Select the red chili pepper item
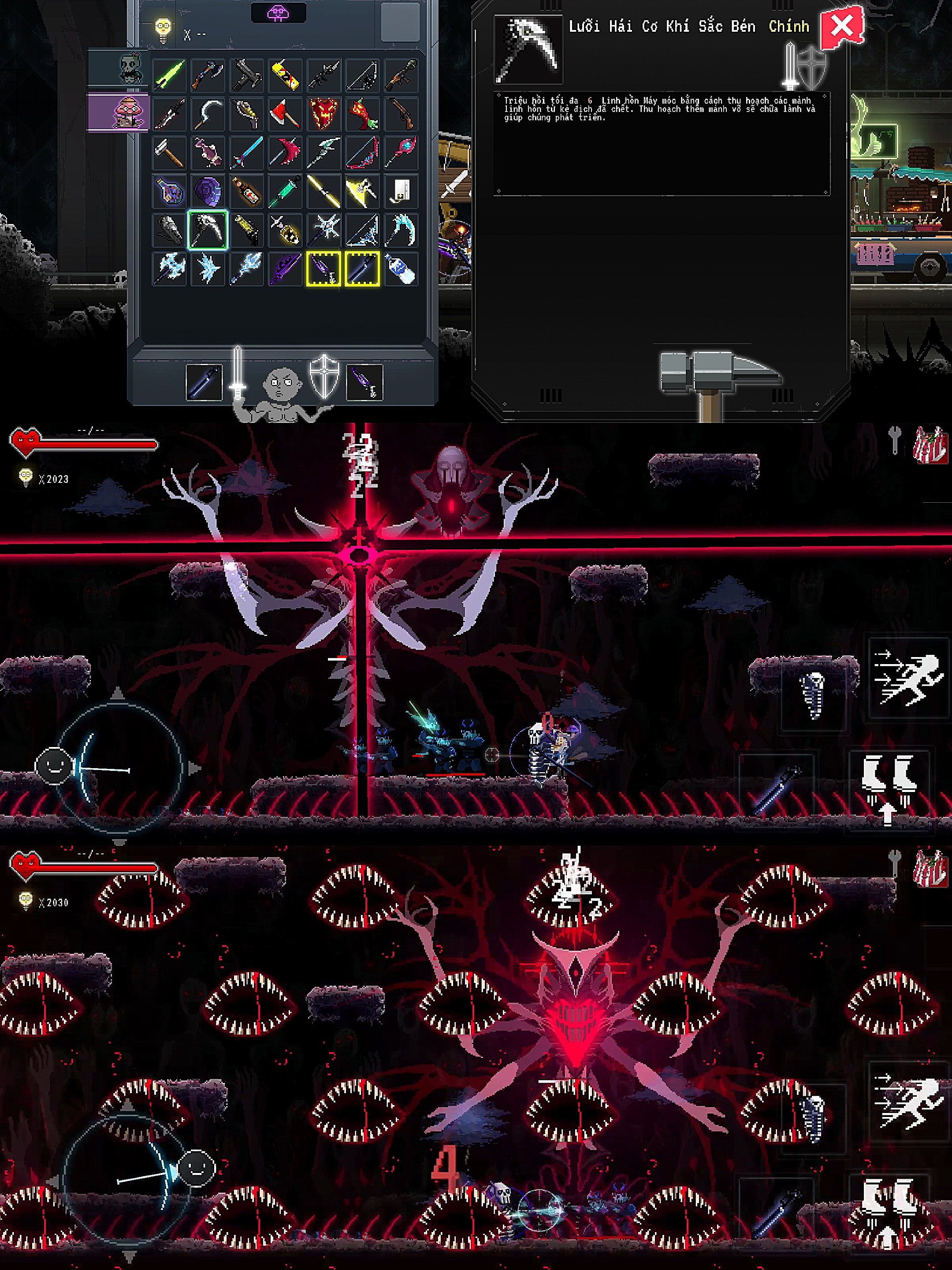 (x=362, y=114)
